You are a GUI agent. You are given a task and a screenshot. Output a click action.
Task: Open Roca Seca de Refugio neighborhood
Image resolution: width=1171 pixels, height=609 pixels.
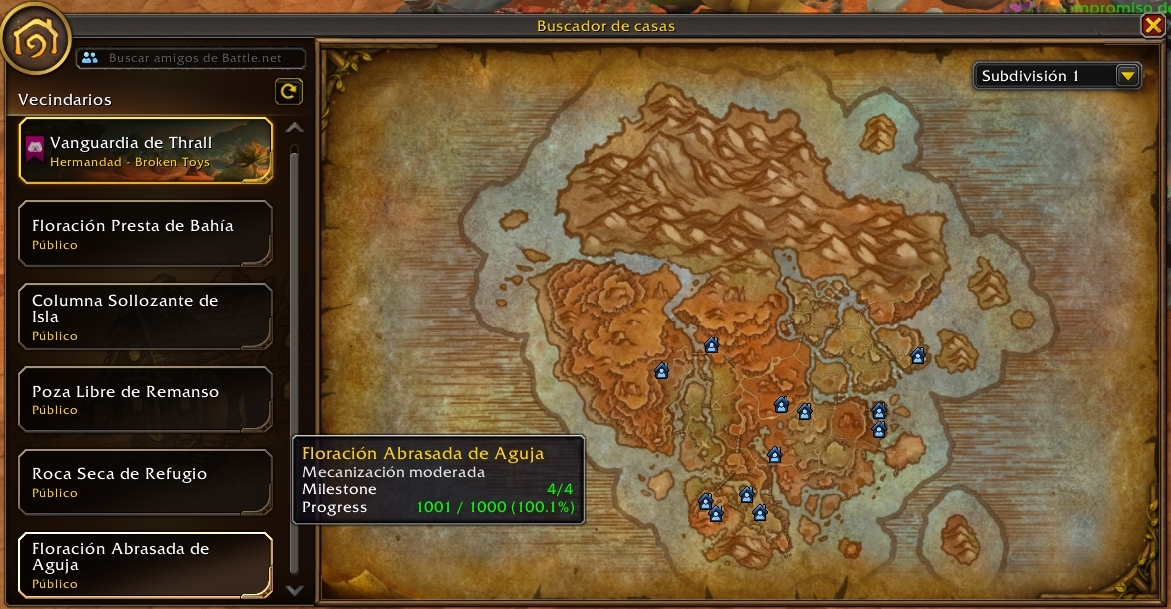tap(145, 481)
